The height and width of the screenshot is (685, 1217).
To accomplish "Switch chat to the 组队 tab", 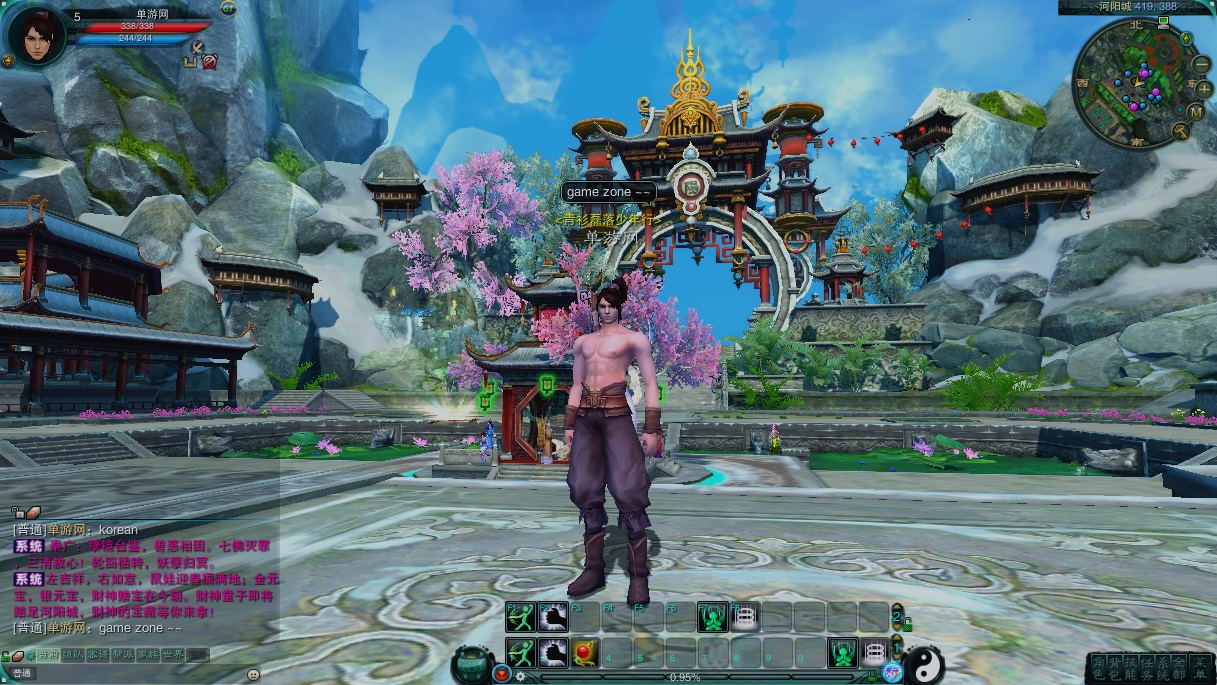I will click(x=73, y=654).
